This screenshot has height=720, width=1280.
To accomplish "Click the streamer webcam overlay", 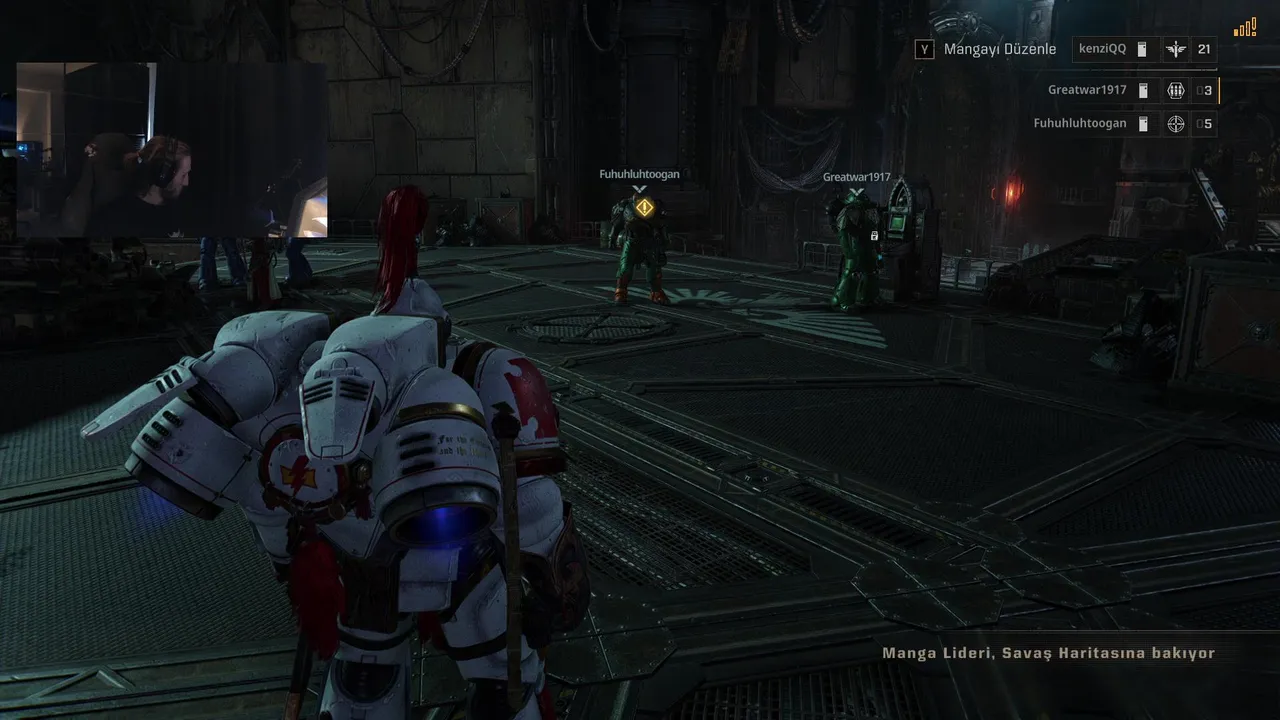I will 171,150.
